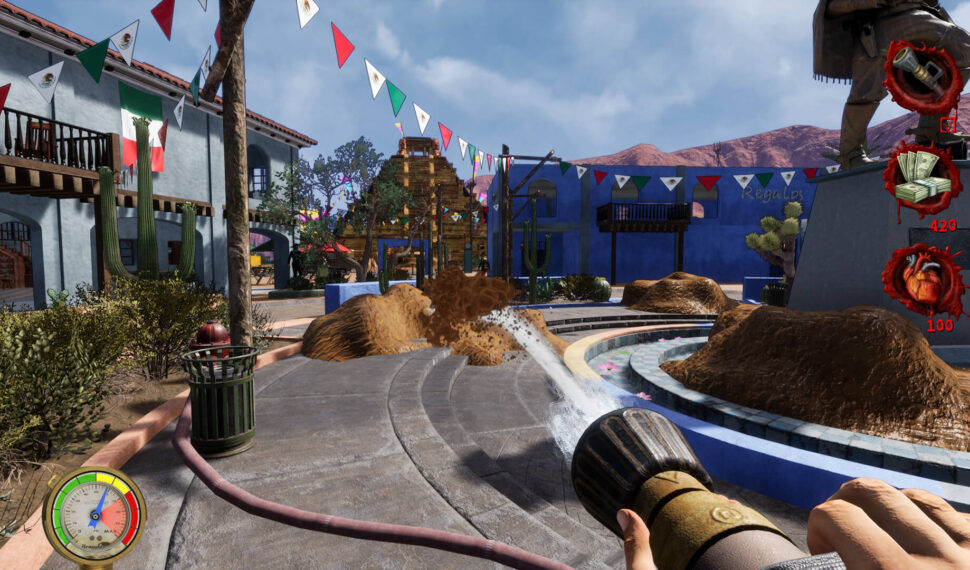
Task: Select the hose nozzle weapon icon
Action: pos(920,77)
